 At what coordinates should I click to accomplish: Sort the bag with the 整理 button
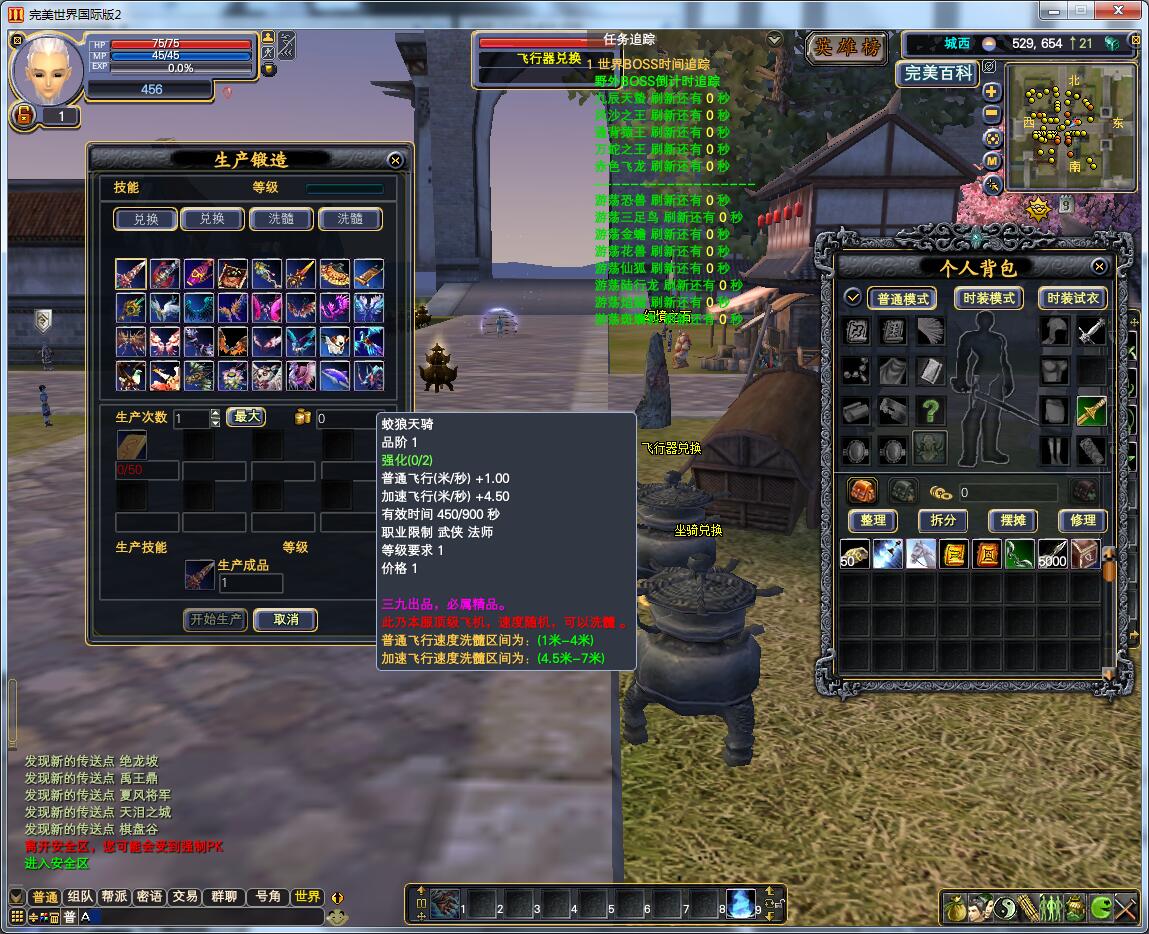point(873,521)
